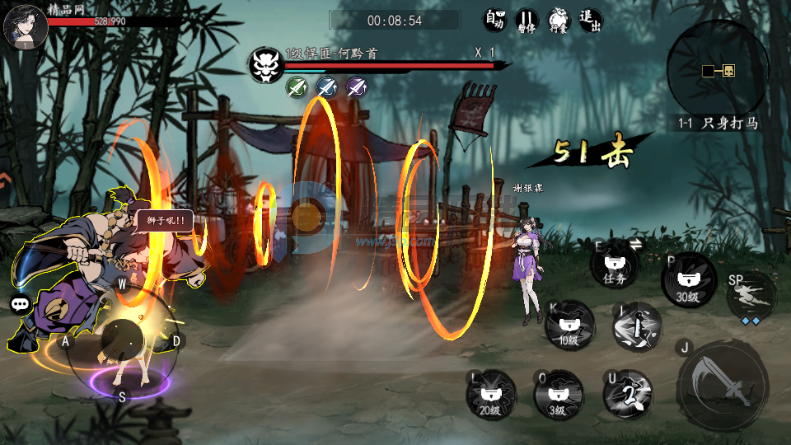
Task: Open the circular minimap
Action: pos(717,68)
